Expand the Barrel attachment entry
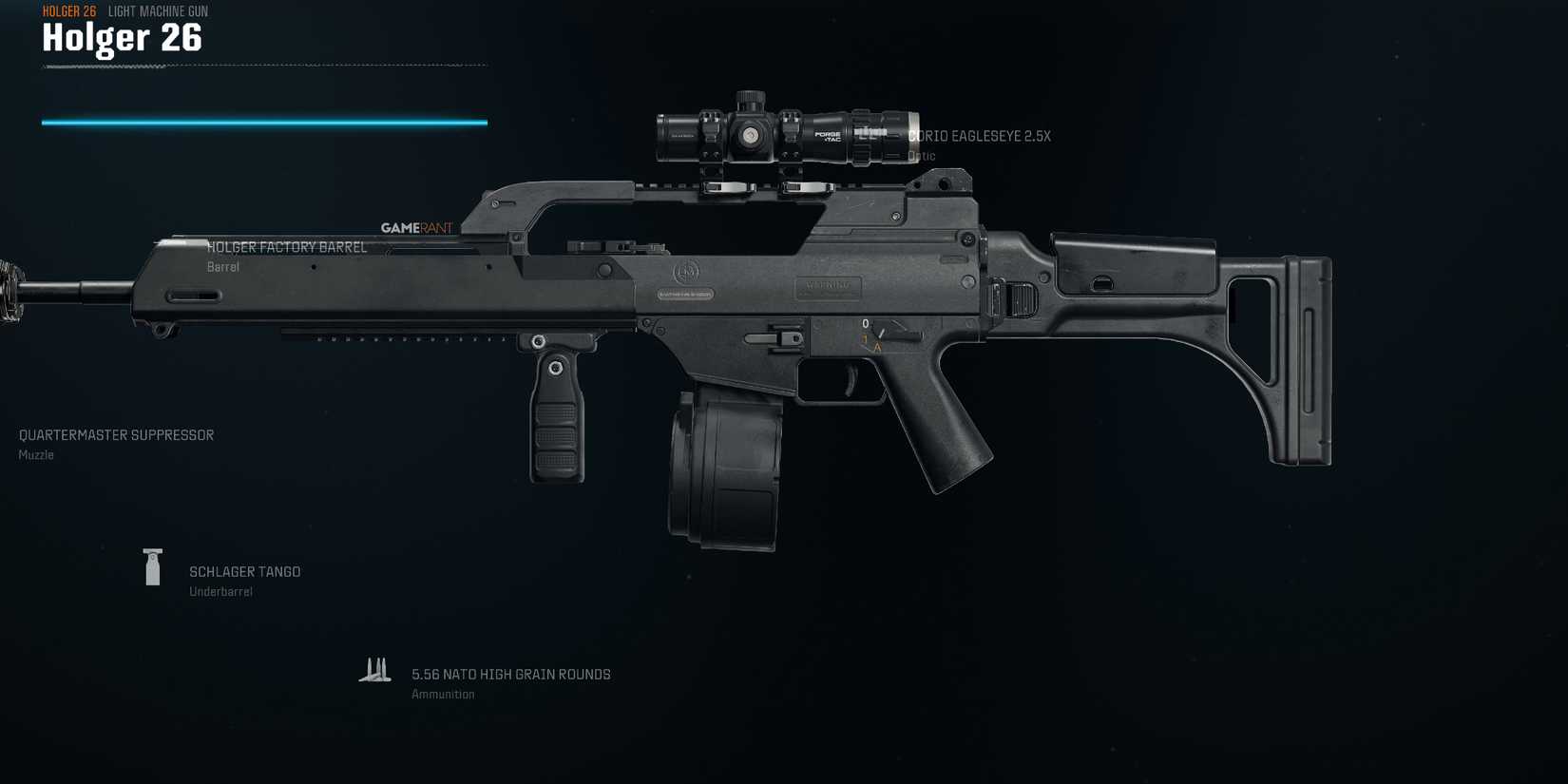 click(x=222, y=266)
